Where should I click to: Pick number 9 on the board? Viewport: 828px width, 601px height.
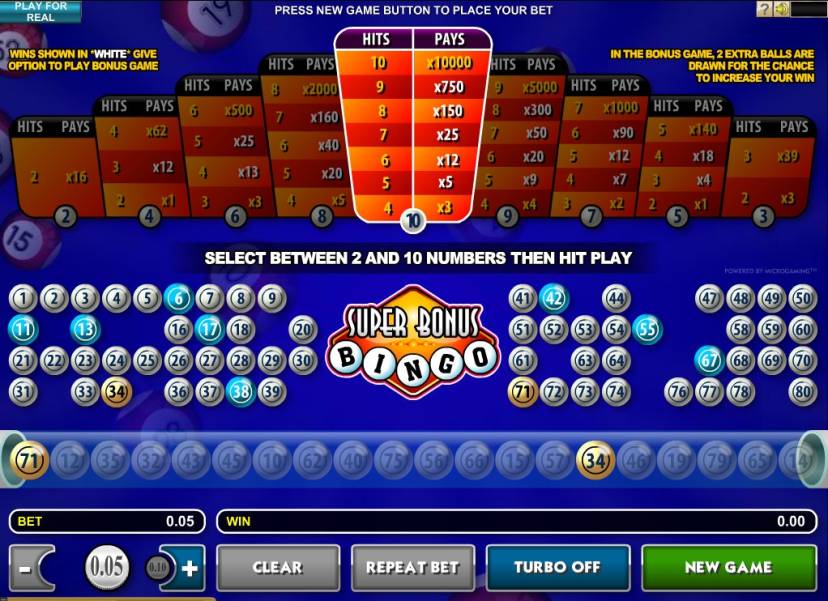click(x=271, y=298)
